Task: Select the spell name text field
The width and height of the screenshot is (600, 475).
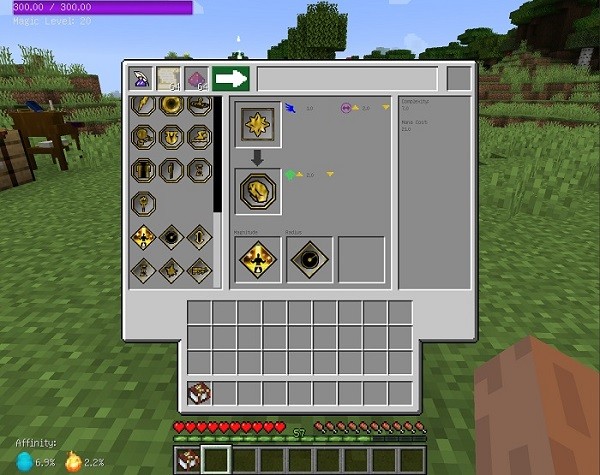Action: pos(347,79)
